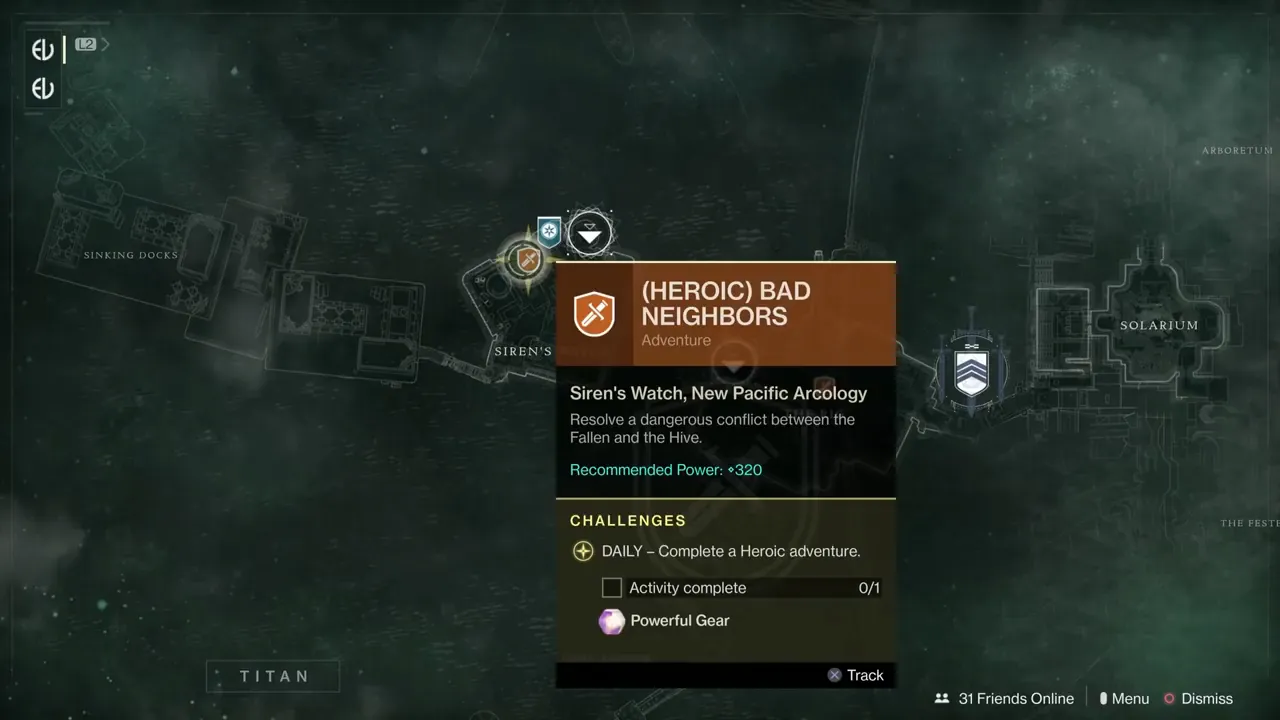Open the Menu option

coord(1124,699)
